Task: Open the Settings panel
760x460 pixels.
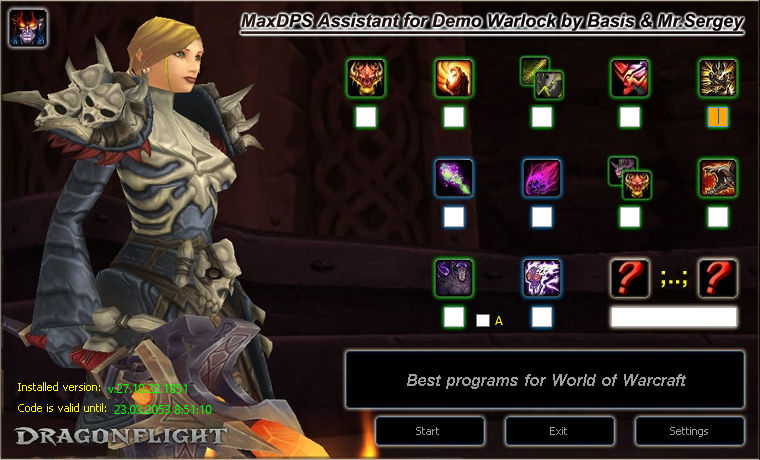Action: click(x=689, y=431)
